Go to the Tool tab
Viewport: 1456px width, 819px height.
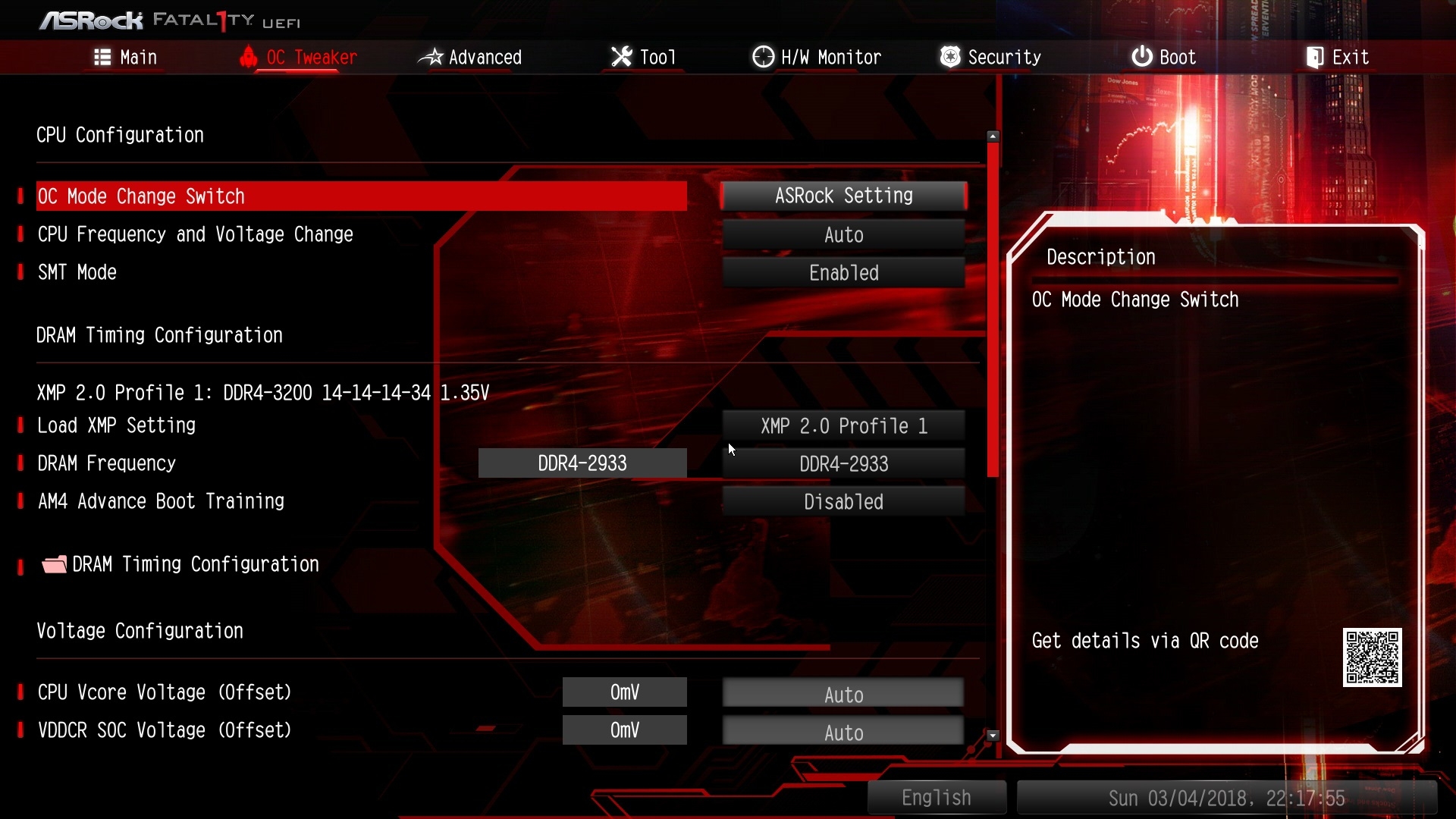tap(643, 58)
